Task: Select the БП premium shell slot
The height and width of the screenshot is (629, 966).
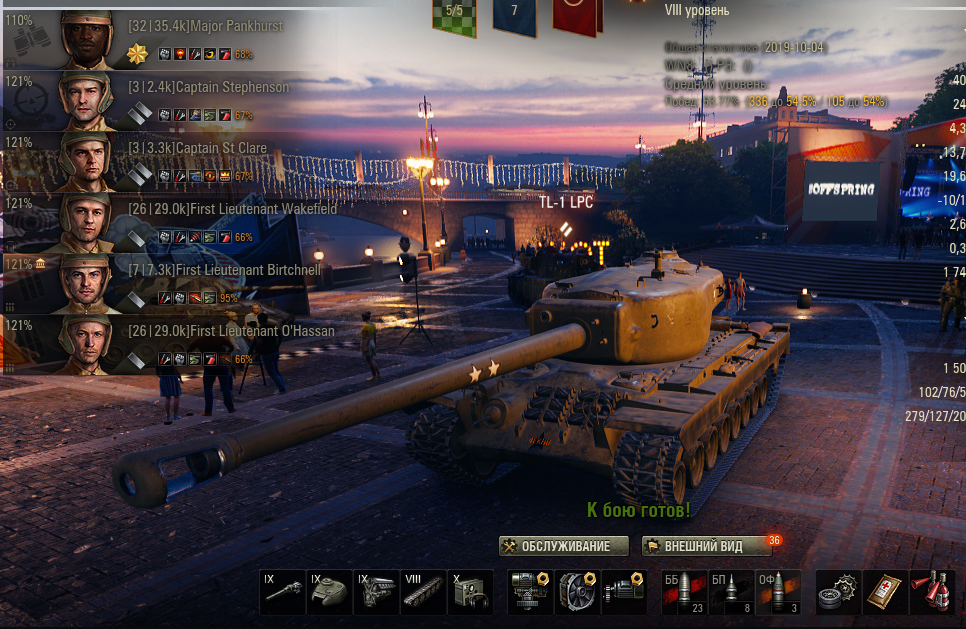Action: coord(731,592)
